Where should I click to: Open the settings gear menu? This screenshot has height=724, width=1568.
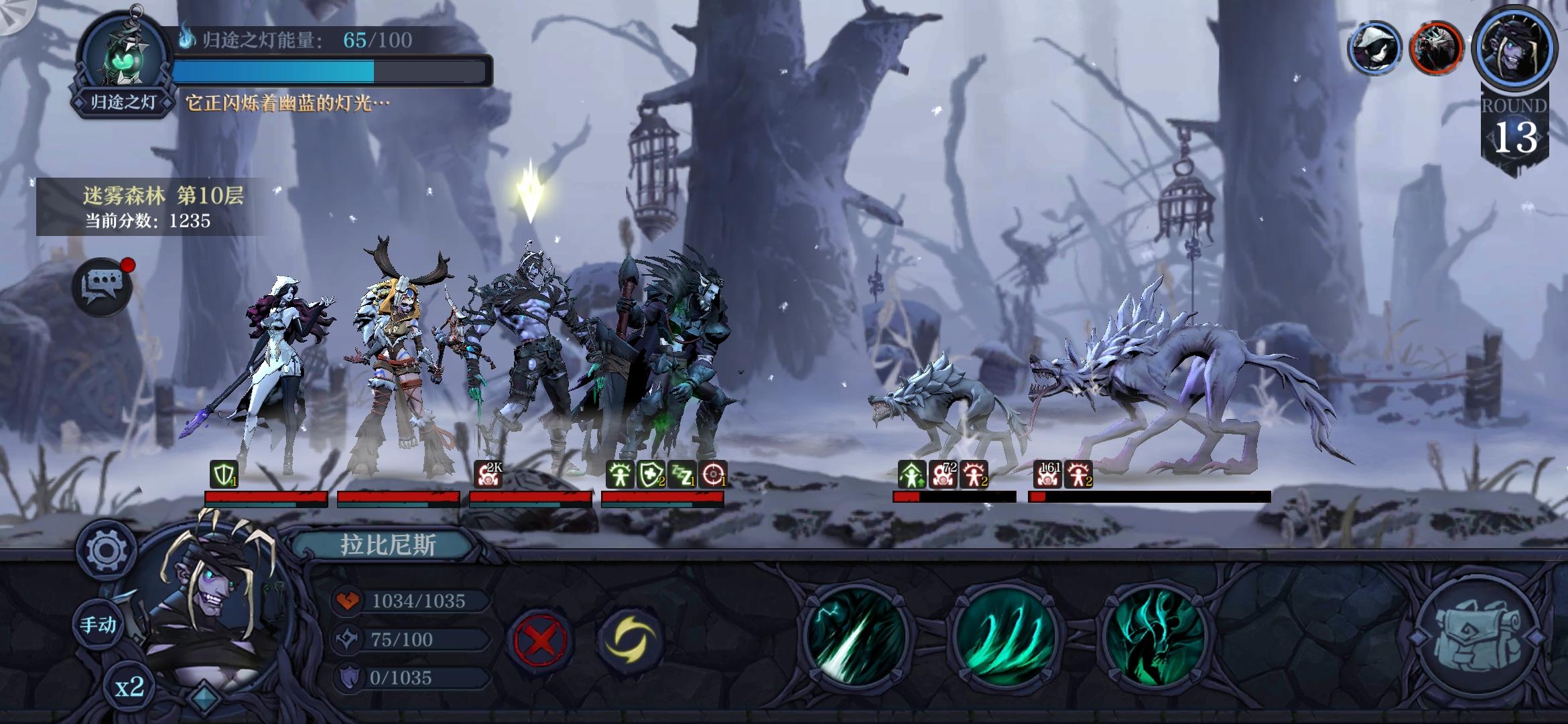pos(106,551)
